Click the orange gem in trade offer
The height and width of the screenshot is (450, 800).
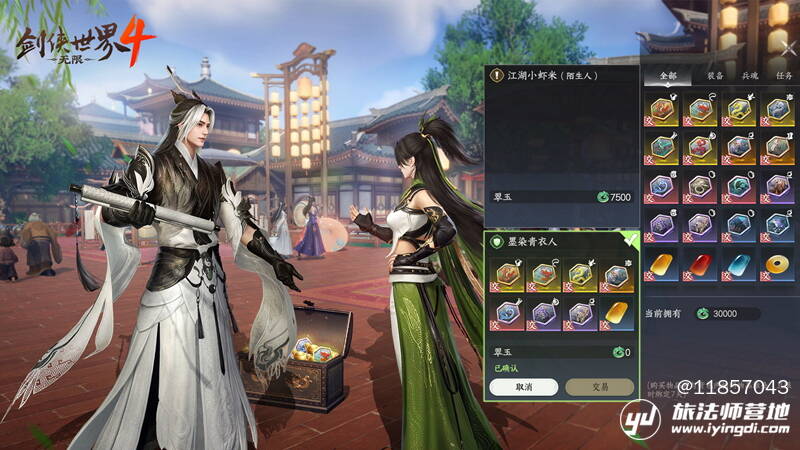[x=618, y=314]
